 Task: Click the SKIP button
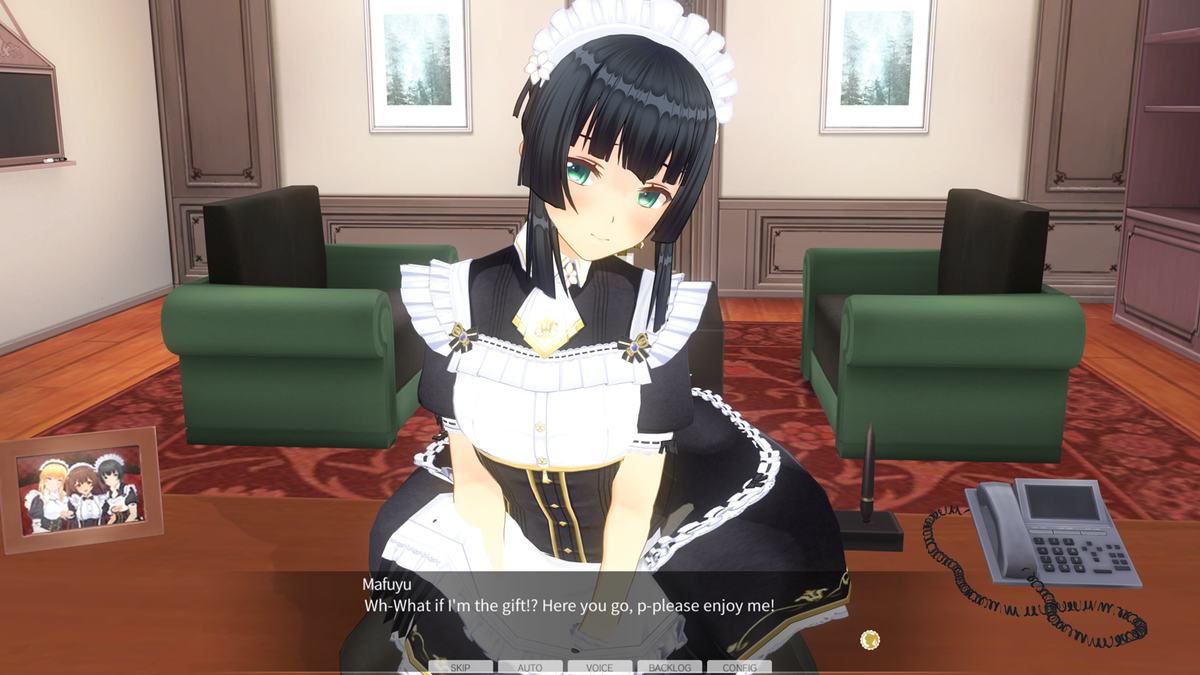tap(460, 667)
